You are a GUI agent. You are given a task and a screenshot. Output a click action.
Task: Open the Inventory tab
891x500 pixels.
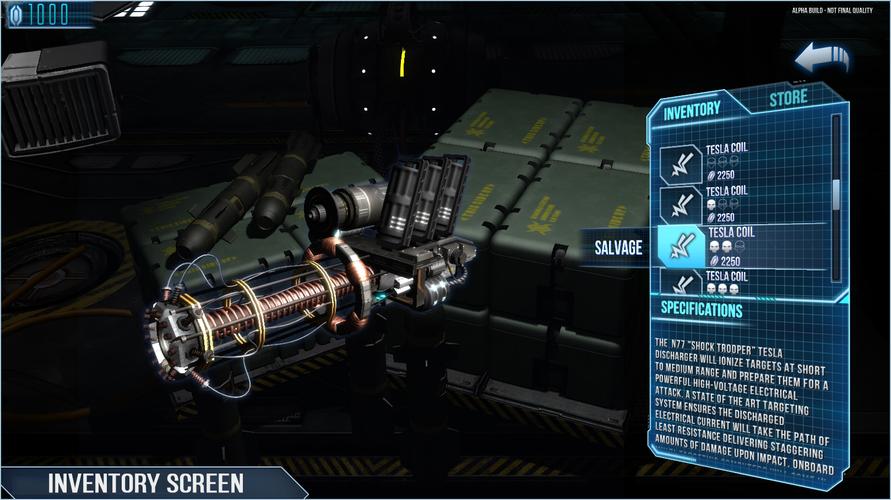692,109
